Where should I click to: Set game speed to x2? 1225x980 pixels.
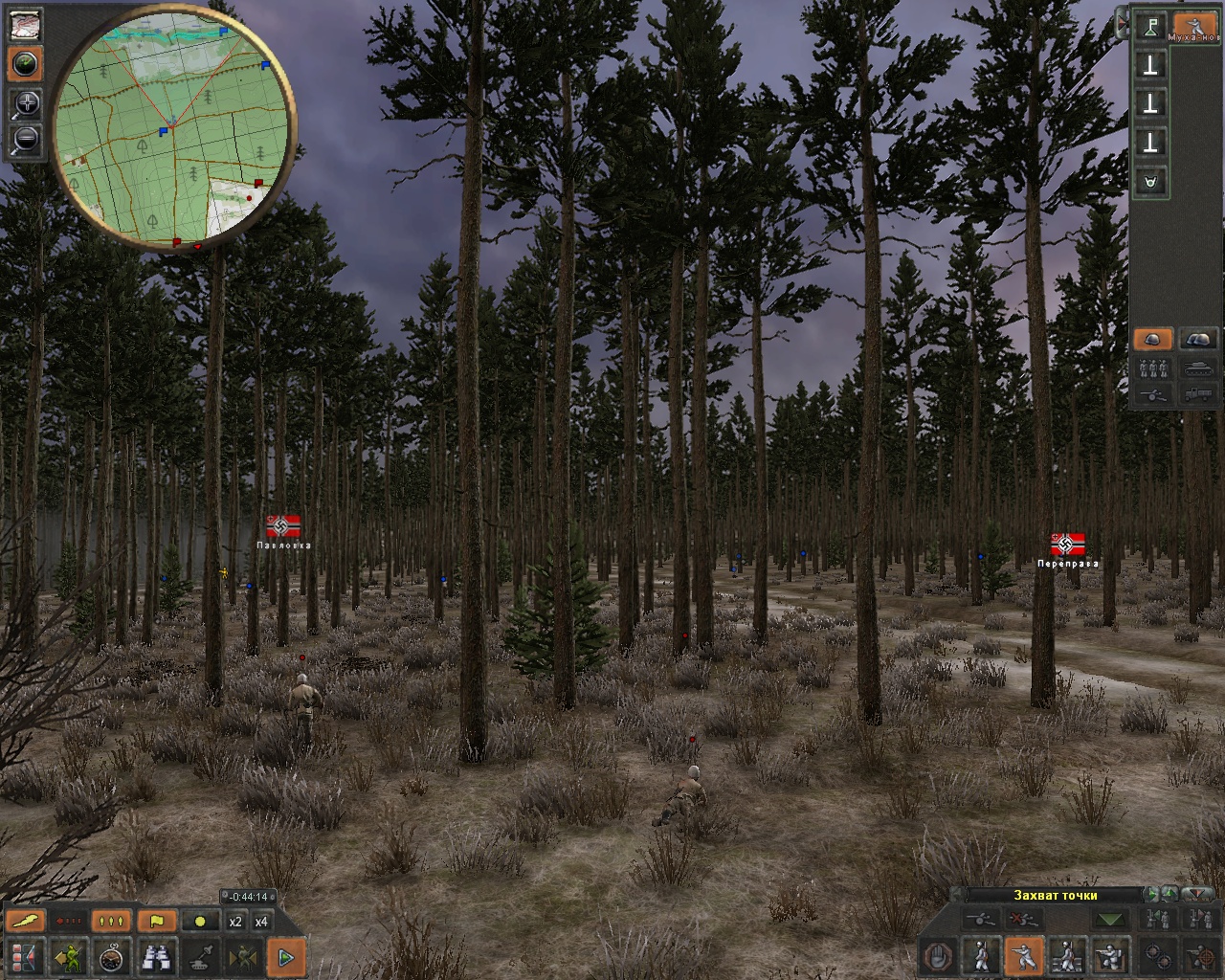[234, 922]
